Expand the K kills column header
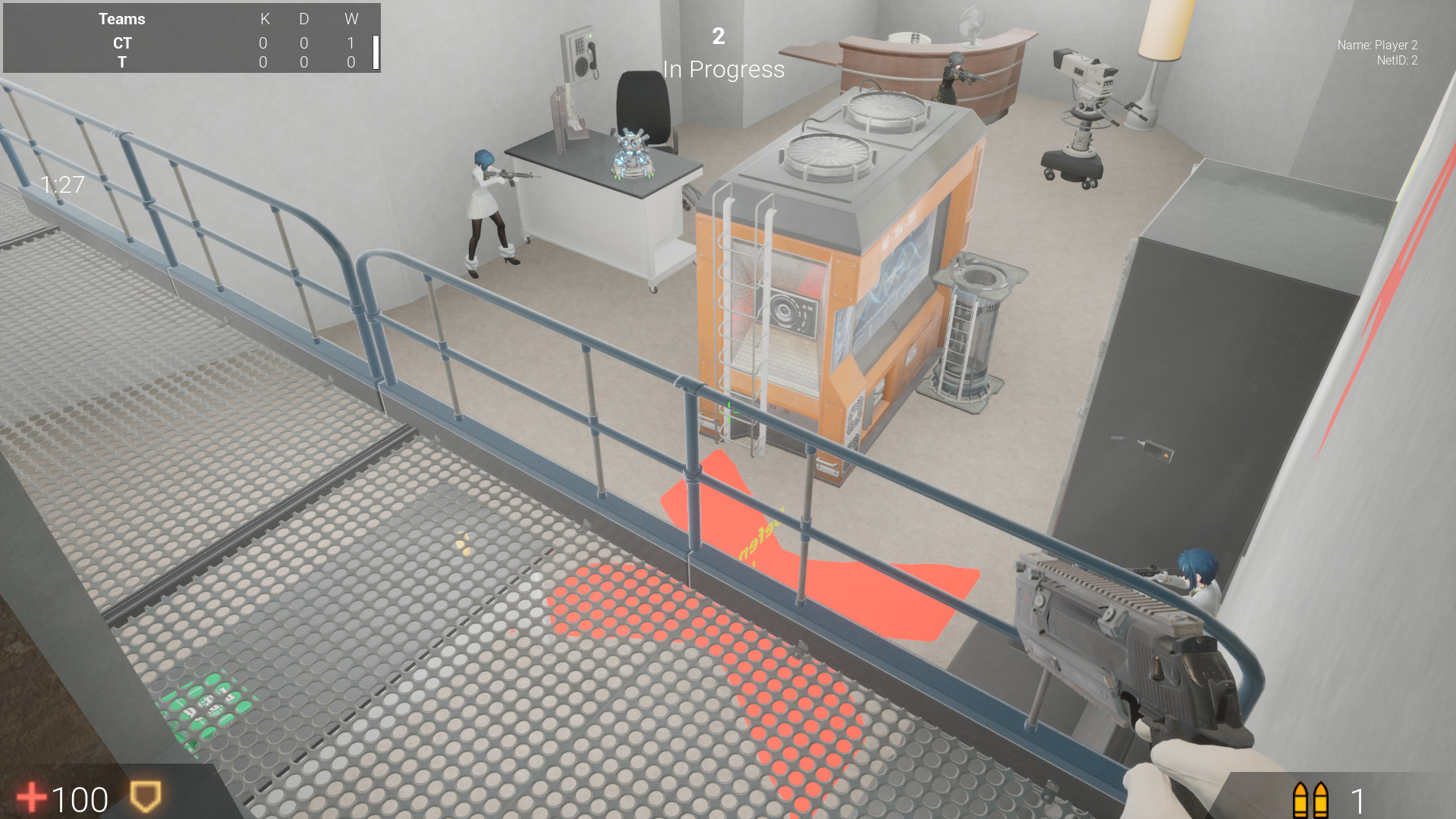Viewport: 1456px width, 819px height. (x=264, y=20)
